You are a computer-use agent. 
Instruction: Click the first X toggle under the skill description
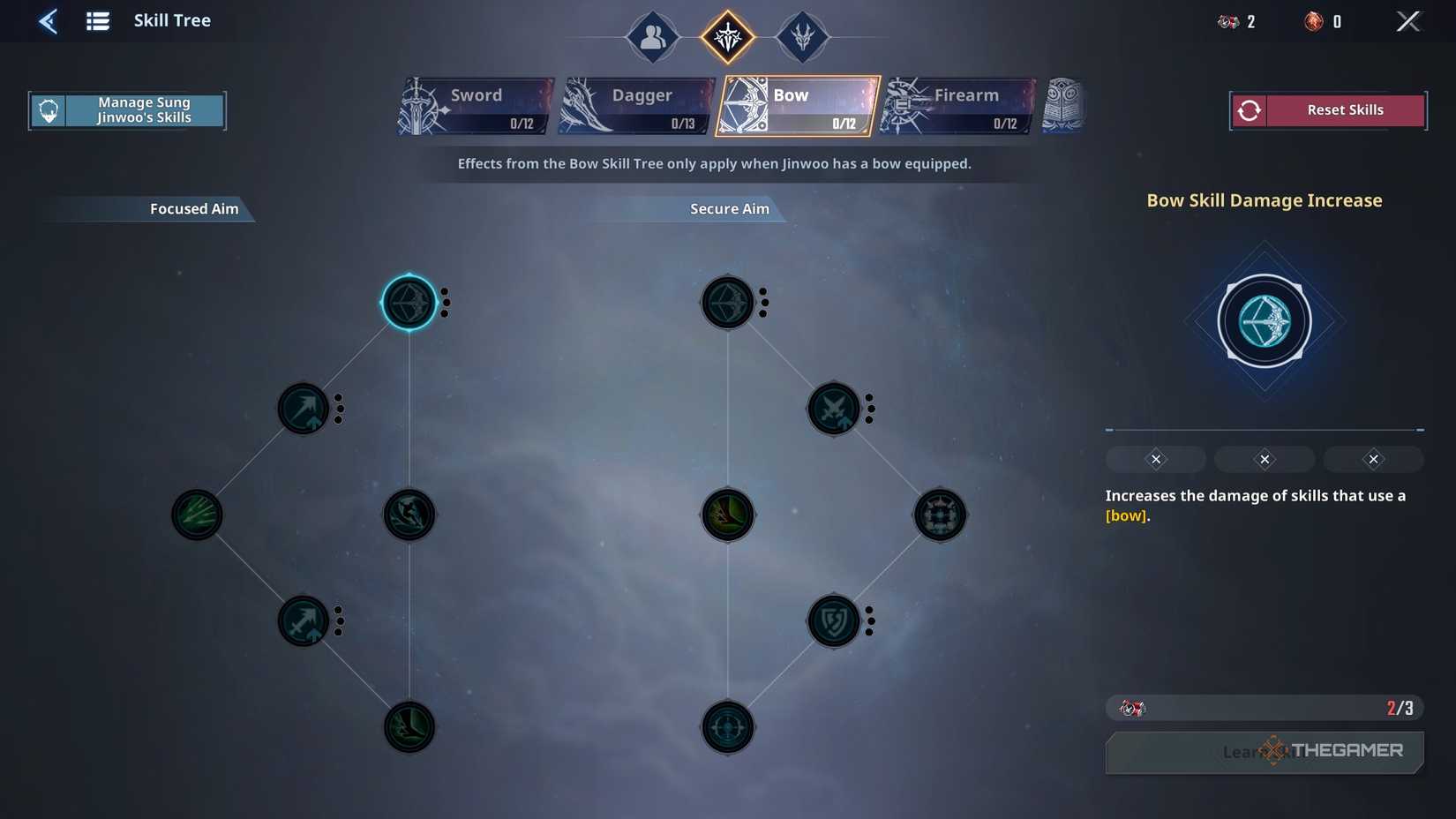(1155, 459)
